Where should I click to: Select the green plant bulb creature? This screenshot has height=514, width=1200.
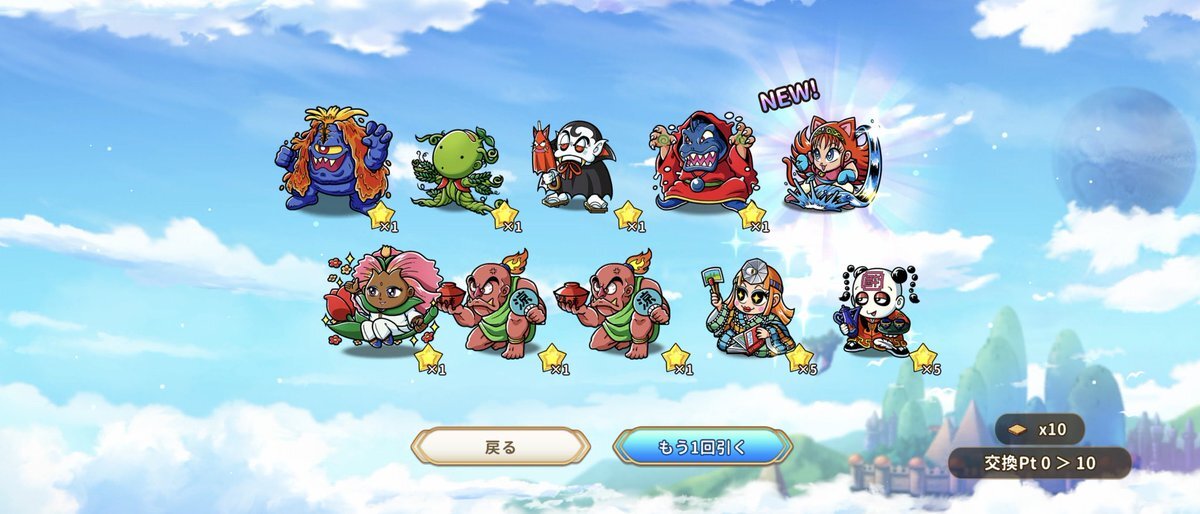(457, 172)
